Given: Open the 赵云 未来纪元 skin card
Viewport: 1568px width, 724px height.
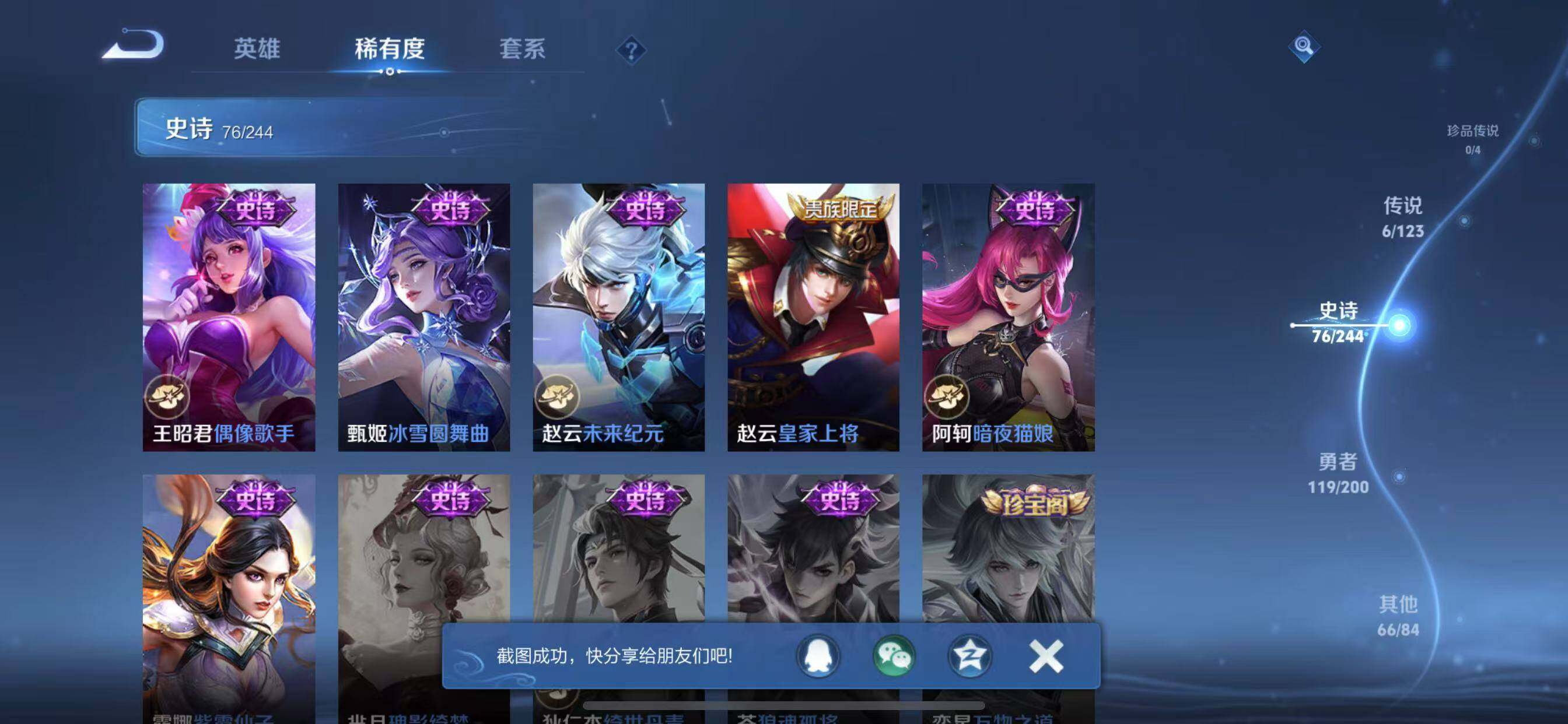Looking at the screenshot, I should click(x=618, y=317).
